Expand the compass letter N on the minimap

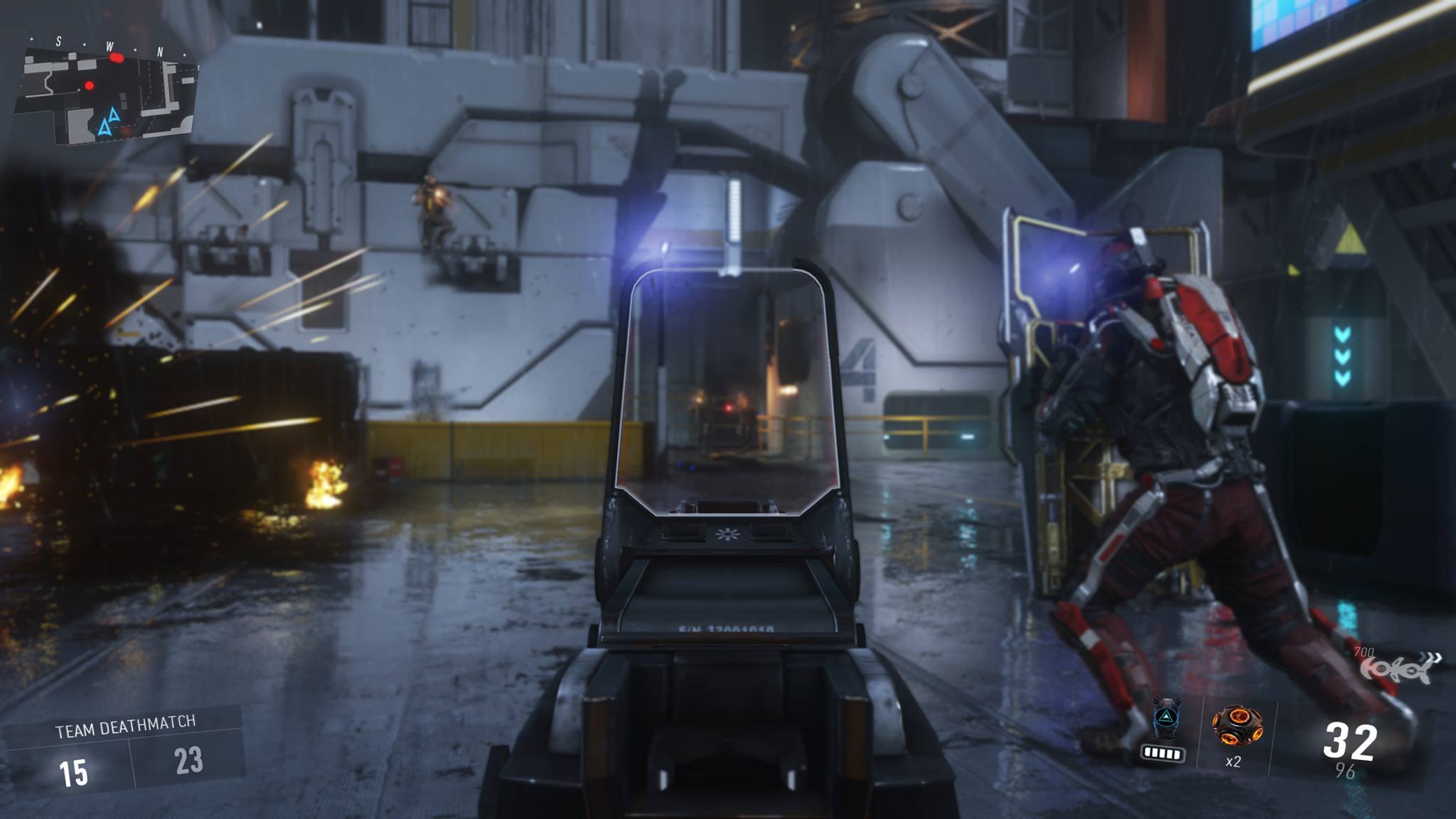(x=159, y=51)
